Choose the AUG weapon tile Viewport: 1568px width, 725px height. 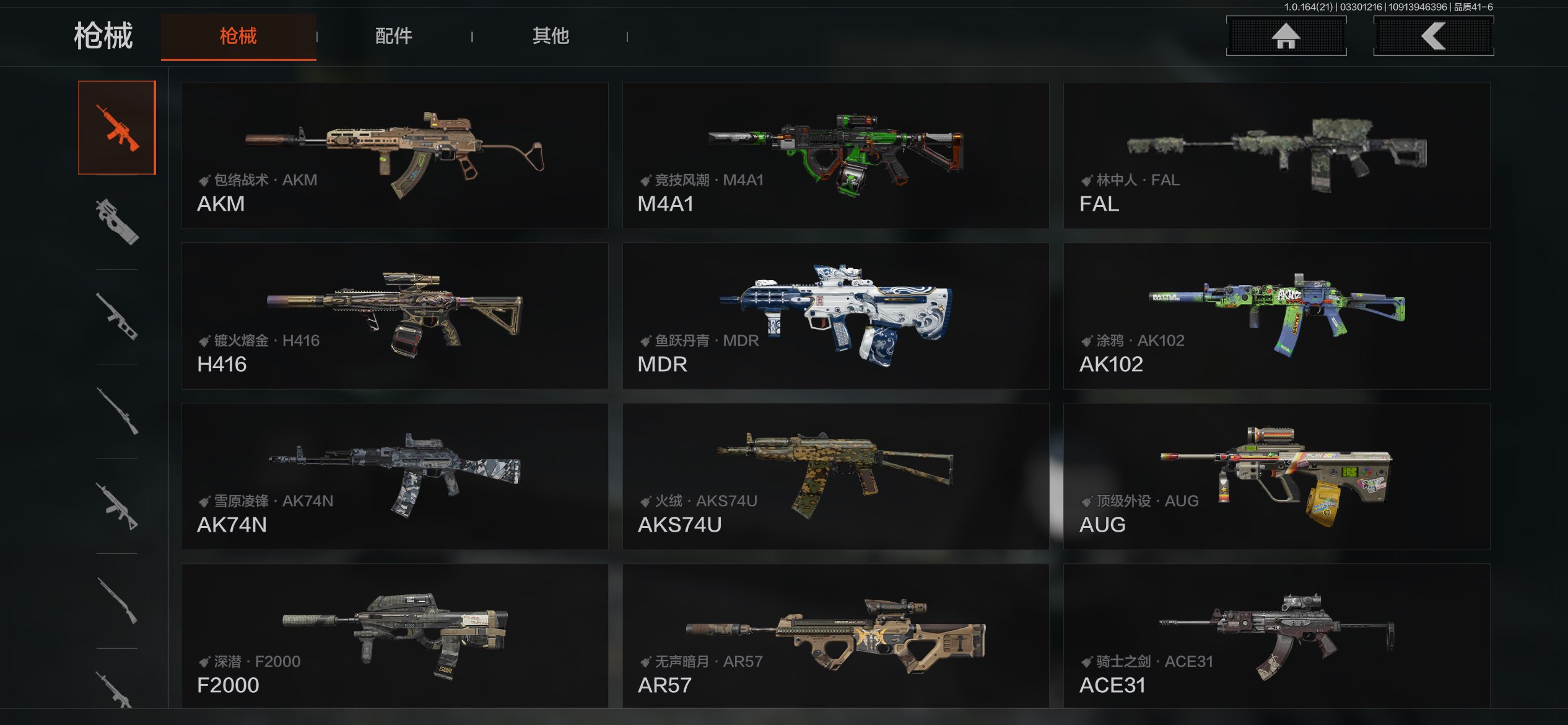[x=1276, y=477]
